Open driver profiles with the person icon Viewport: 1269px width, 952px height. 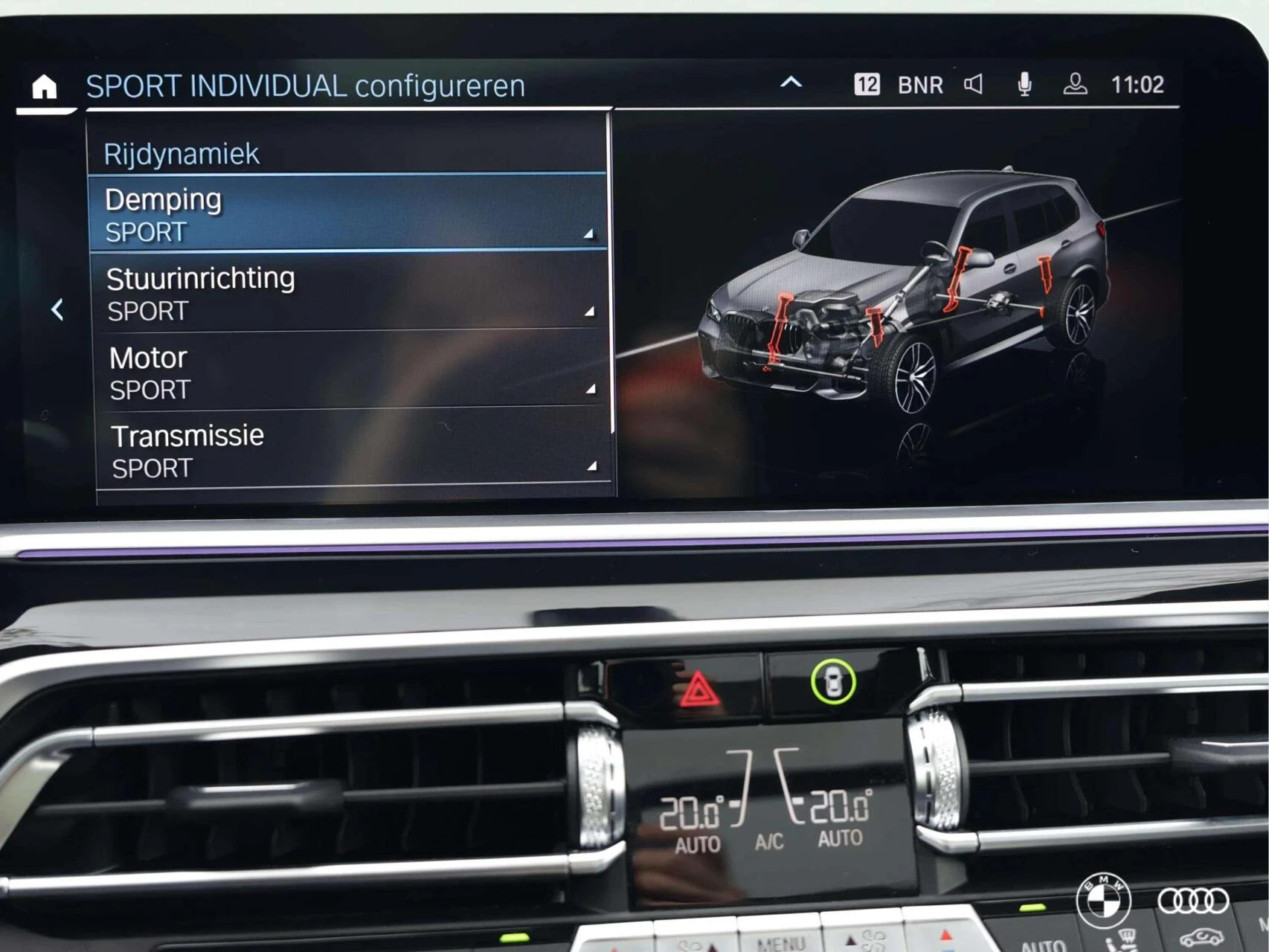pos(1074,84)
